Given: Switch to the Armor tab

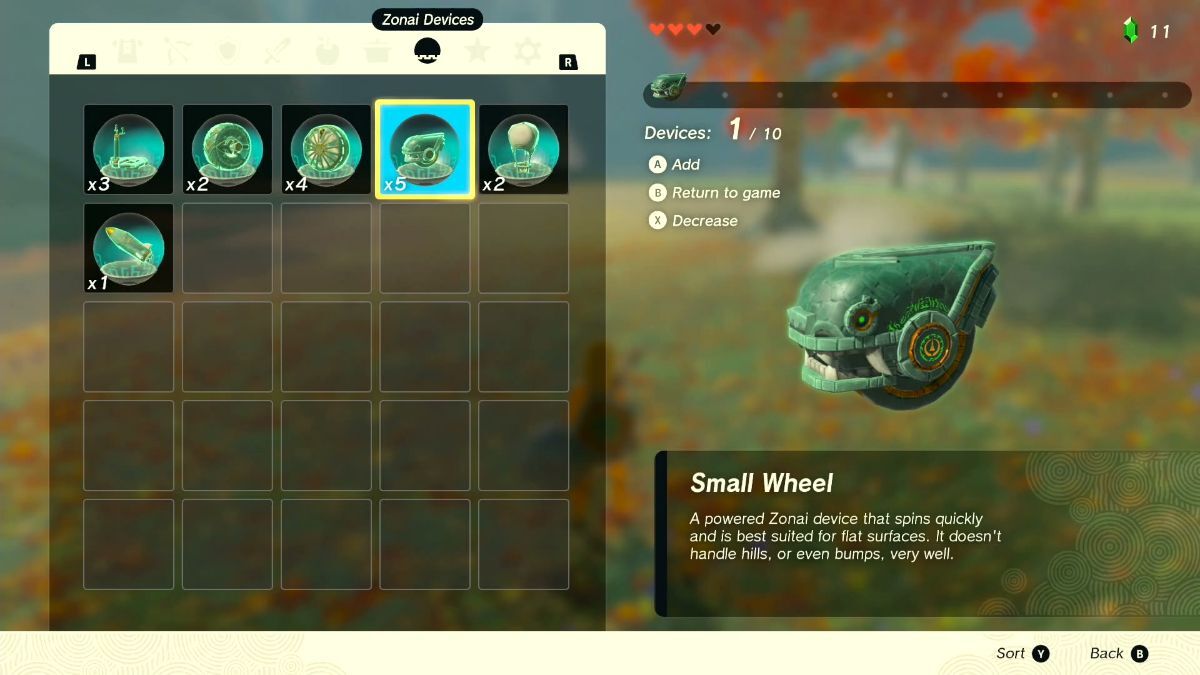Looking at the screenshot, I should coord(128,50).
